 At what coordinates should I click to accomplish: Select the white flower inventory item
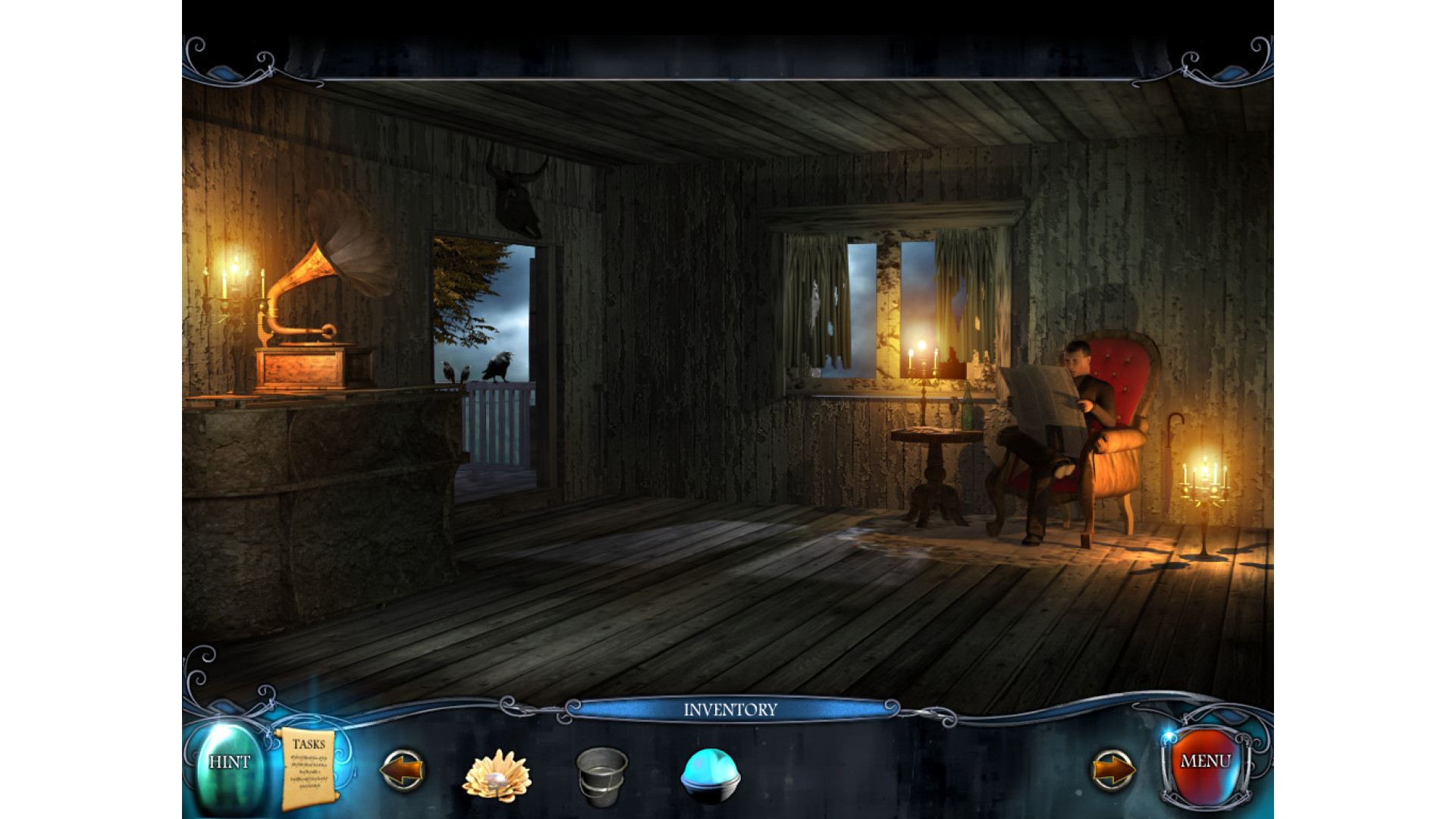pos(497,774)
